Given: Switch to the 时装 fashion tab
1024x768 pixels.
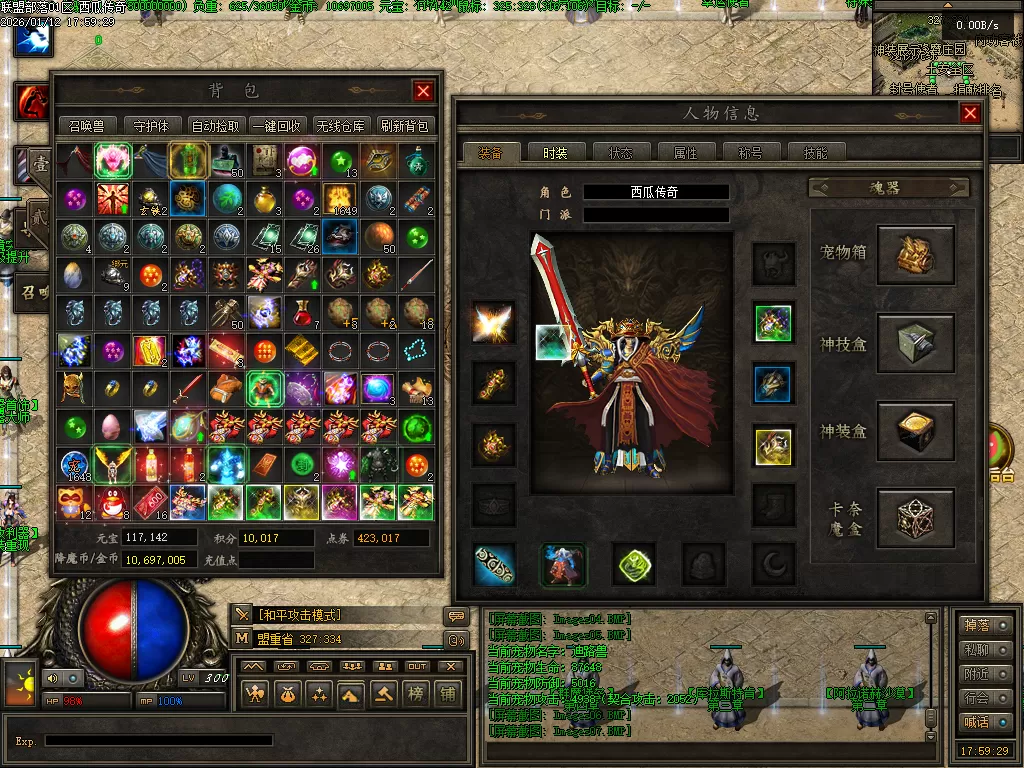Looking at the screenshot, I should (555, 153).
